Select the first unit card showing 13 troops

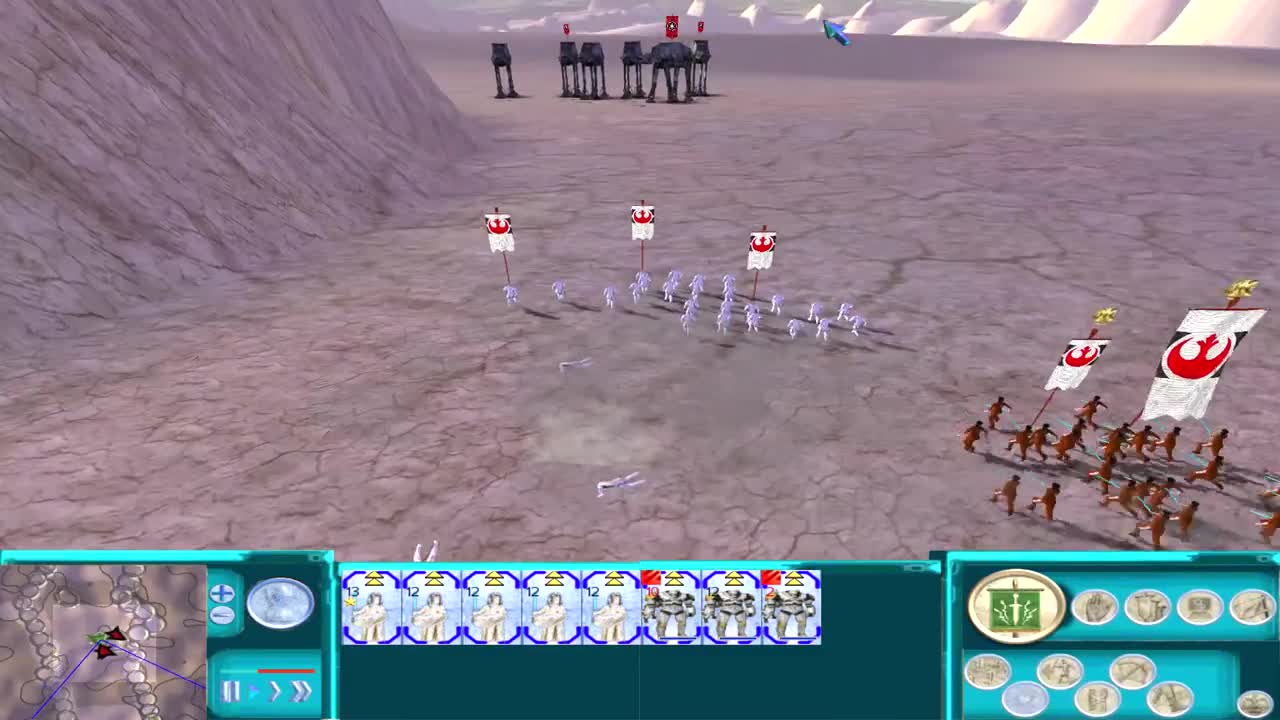click(x=370, y=608)
